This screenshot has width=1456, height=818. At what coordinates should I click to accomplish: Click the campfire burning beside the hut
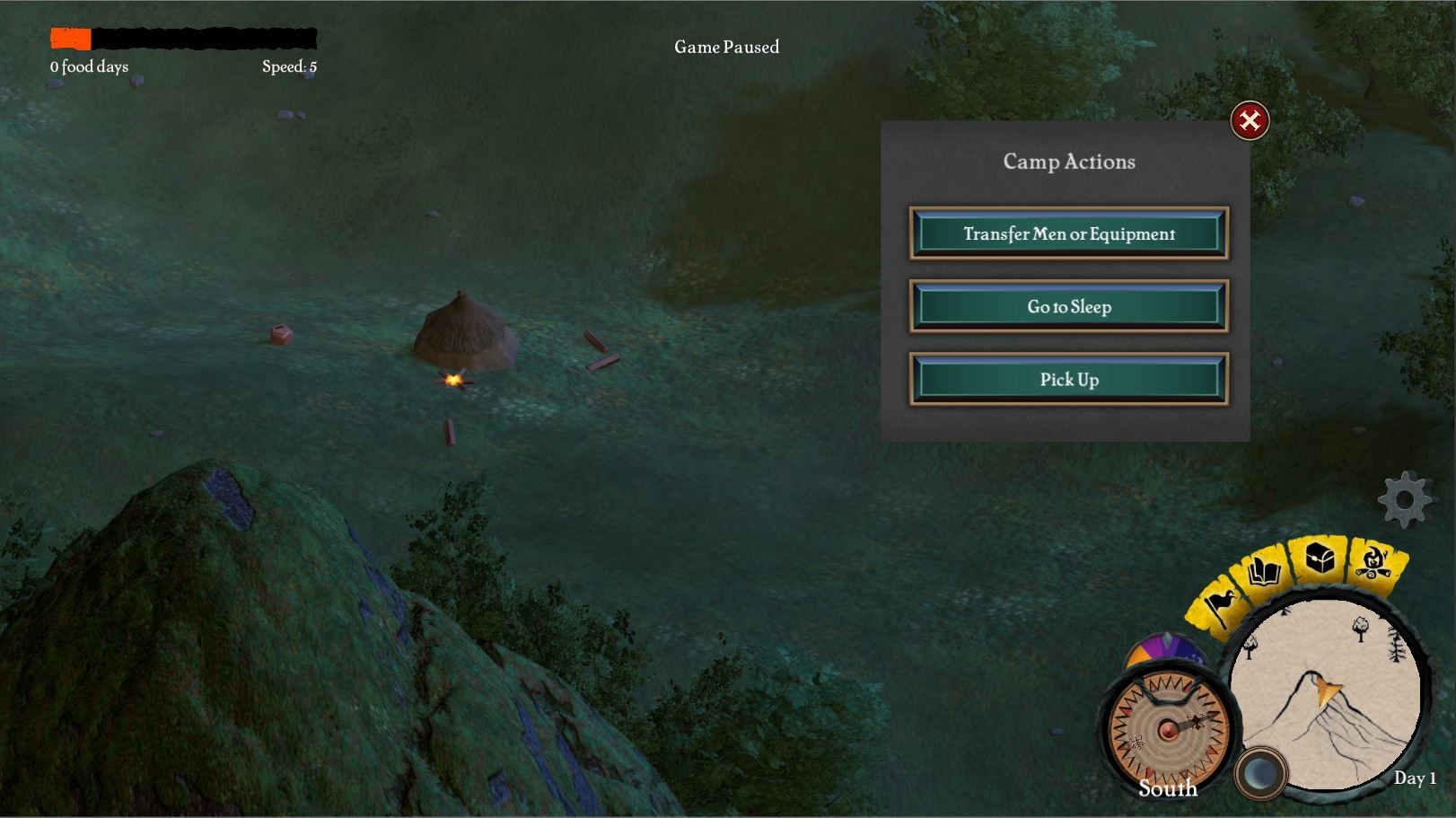[x=456, y=381]
